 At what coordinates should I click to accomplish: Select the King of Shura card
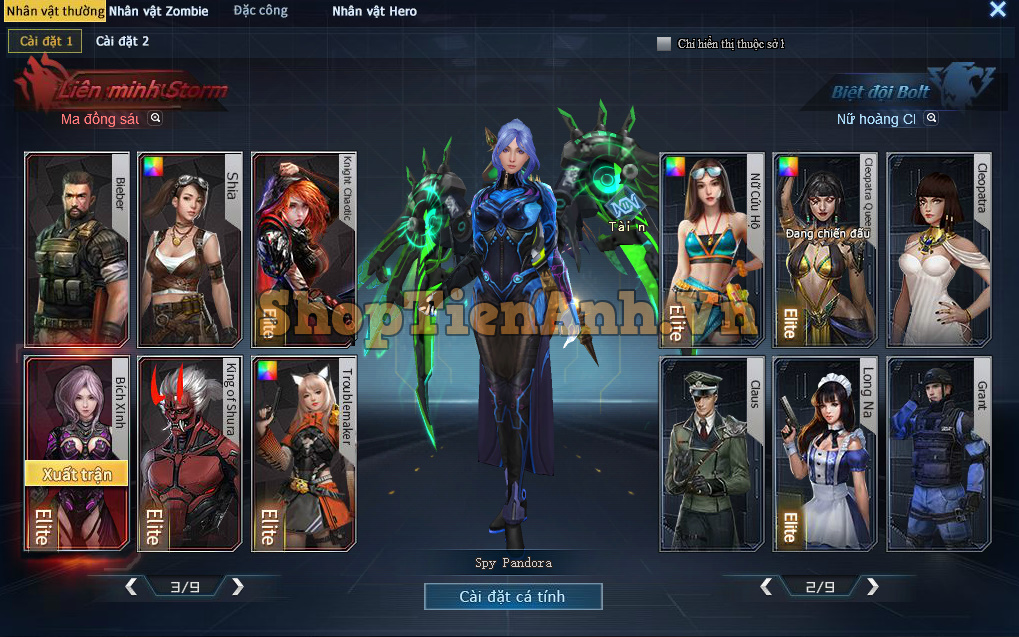190,453
